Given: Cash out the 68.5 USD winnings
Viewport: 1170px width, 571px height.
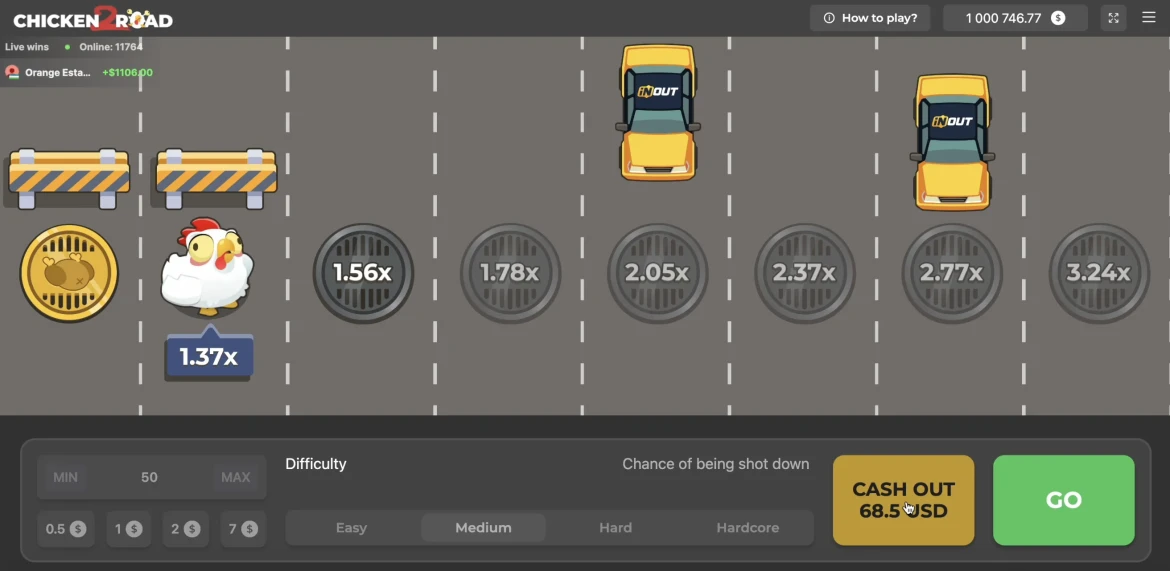Looking at the screenshot, I should coord(903,500).
